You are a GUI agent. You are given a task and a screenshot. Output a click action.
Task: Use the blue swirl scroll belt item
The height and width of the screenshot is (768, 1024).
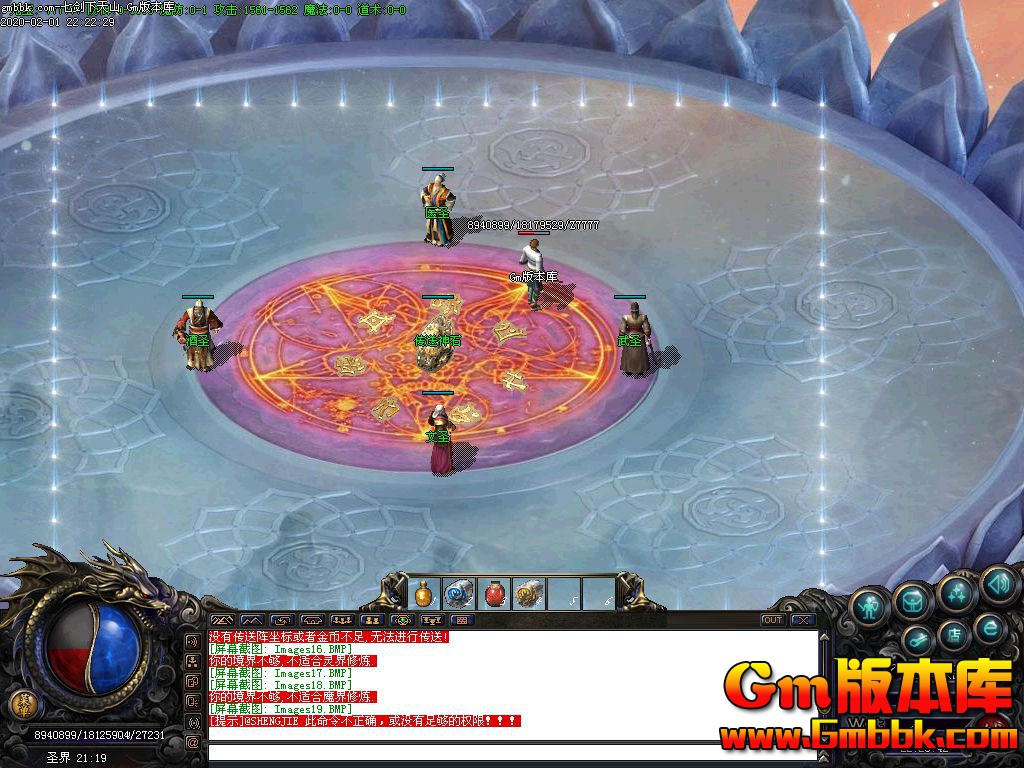459,594
